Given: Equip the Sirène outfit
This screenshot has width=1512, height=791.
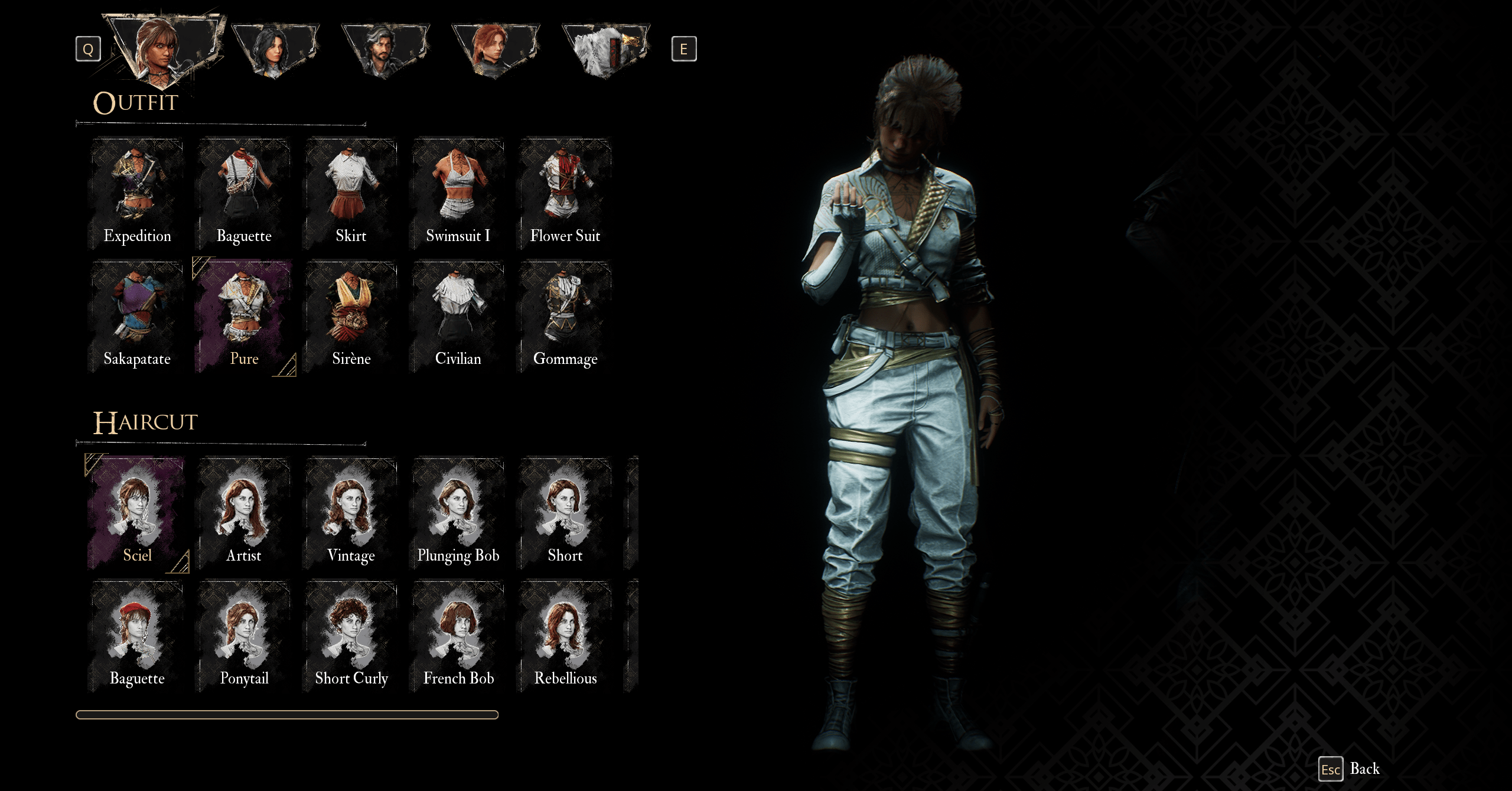Looking at the screenshot, I should [x=351, y=317].
